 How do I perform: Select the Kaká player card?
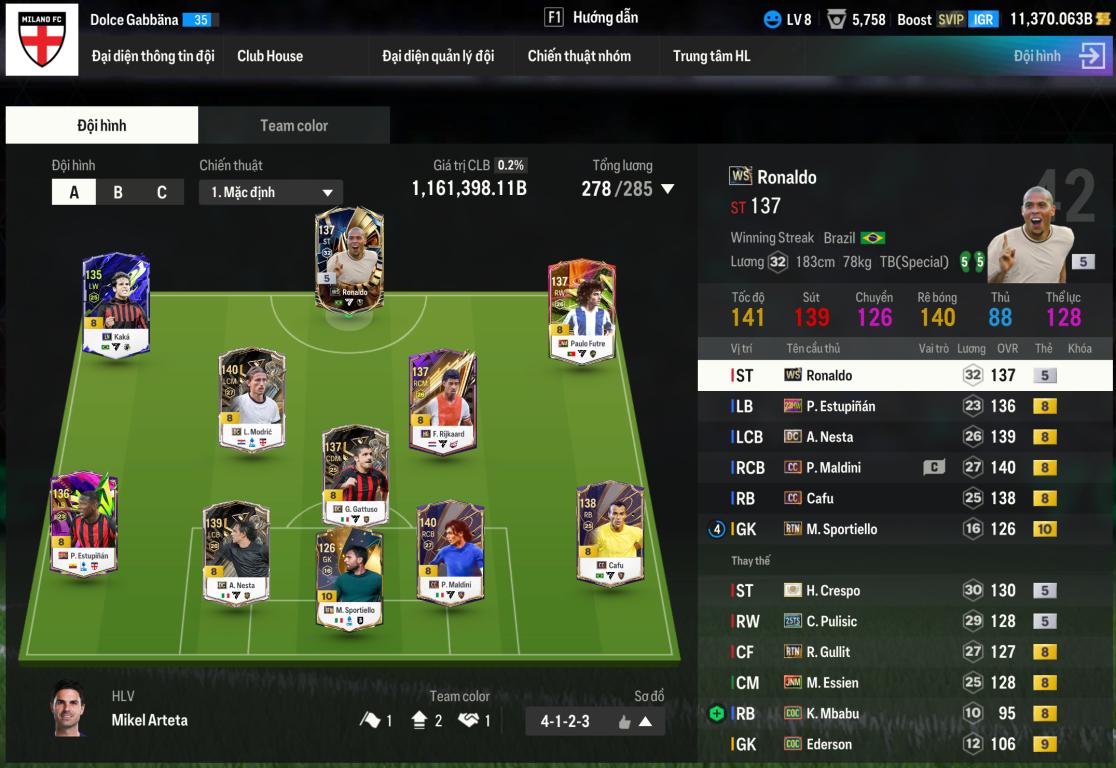pos(117,303)
